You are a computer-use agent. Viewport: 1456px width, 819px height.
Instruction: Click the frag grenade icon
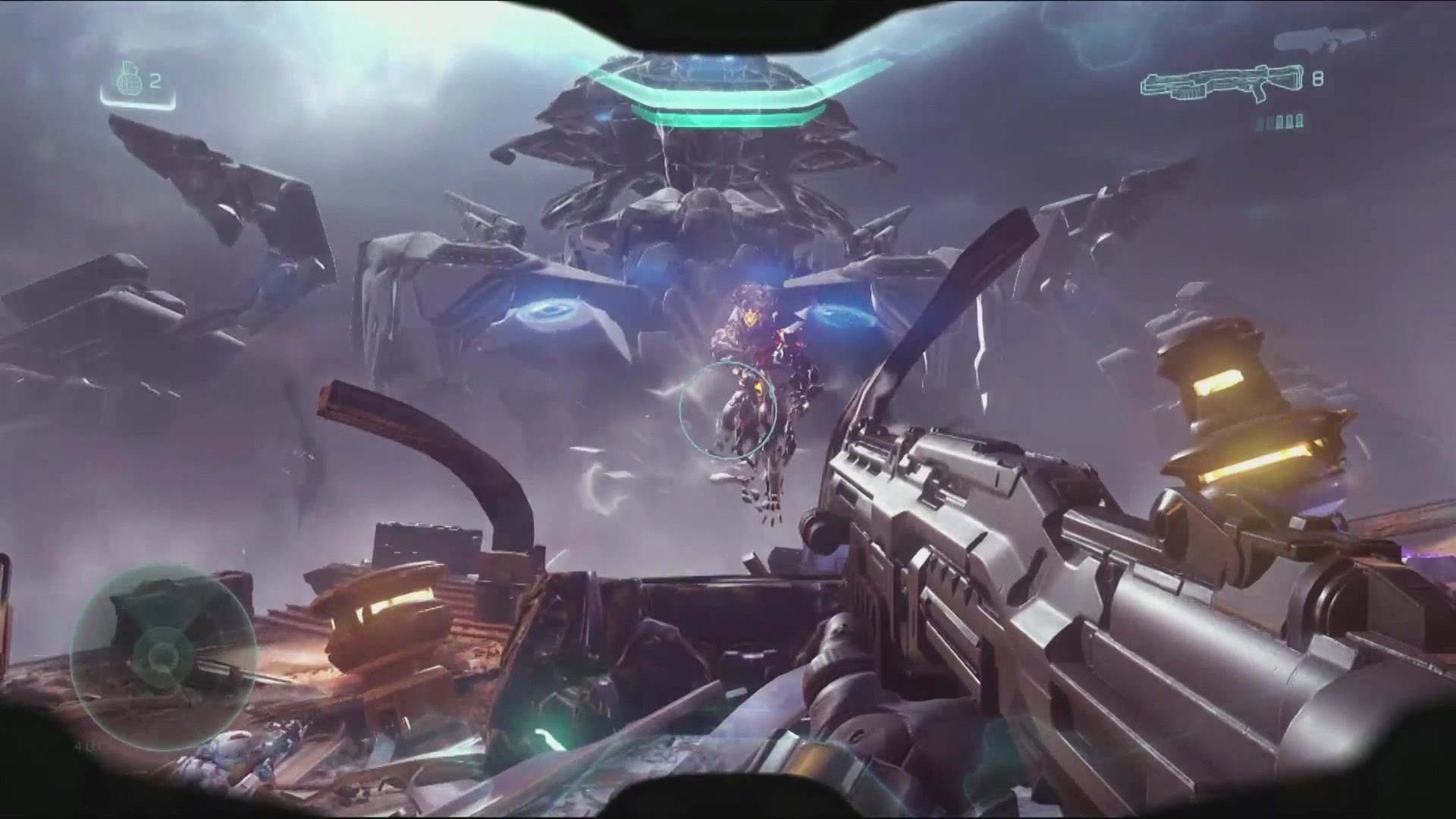click(129, 80)
